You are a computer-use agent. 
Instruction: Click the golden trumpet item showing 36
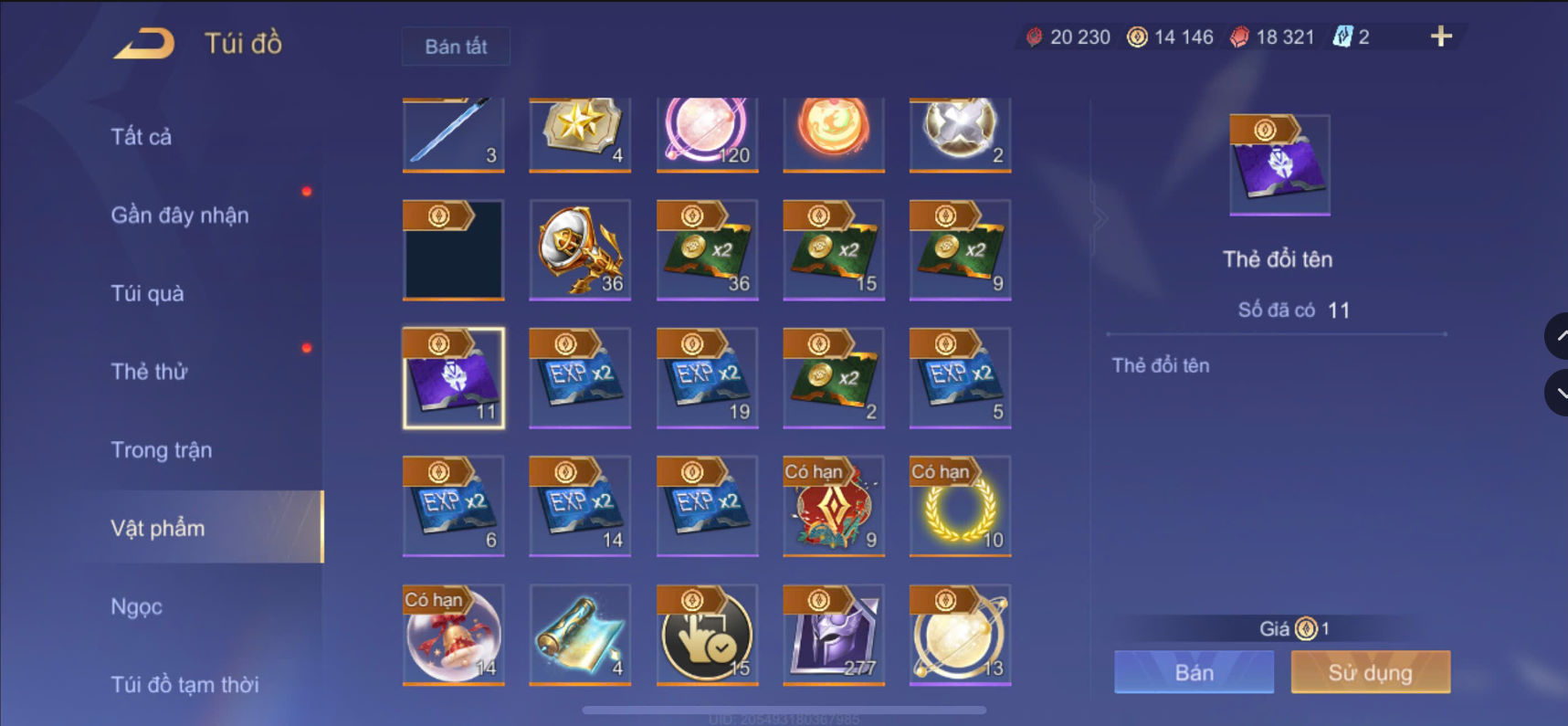(x=579, y=249)
